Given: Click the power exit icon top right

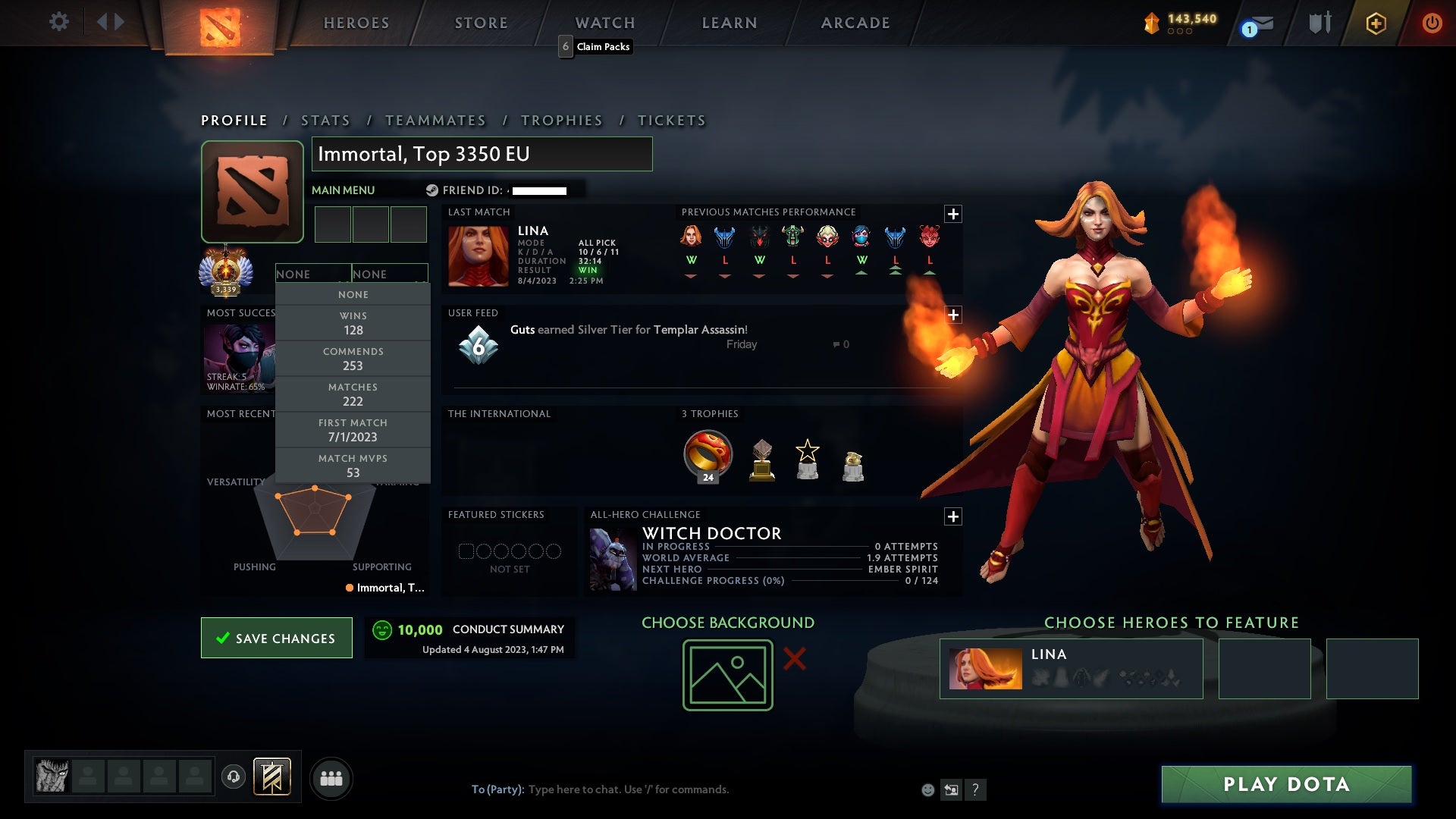Looking at the screenshot, I should 1432,23.
